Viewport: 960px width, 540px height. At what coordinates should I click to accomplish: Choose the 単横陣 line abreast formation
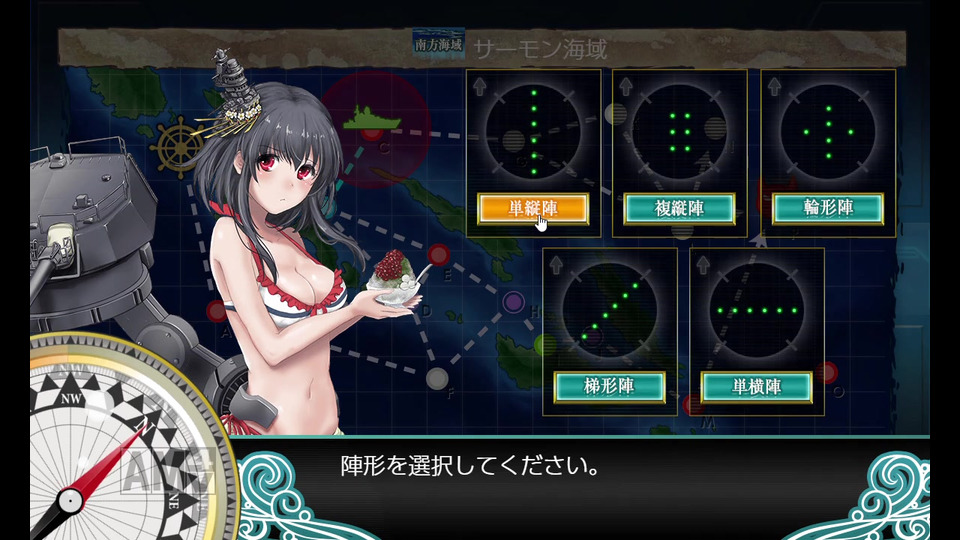(756, 386)
